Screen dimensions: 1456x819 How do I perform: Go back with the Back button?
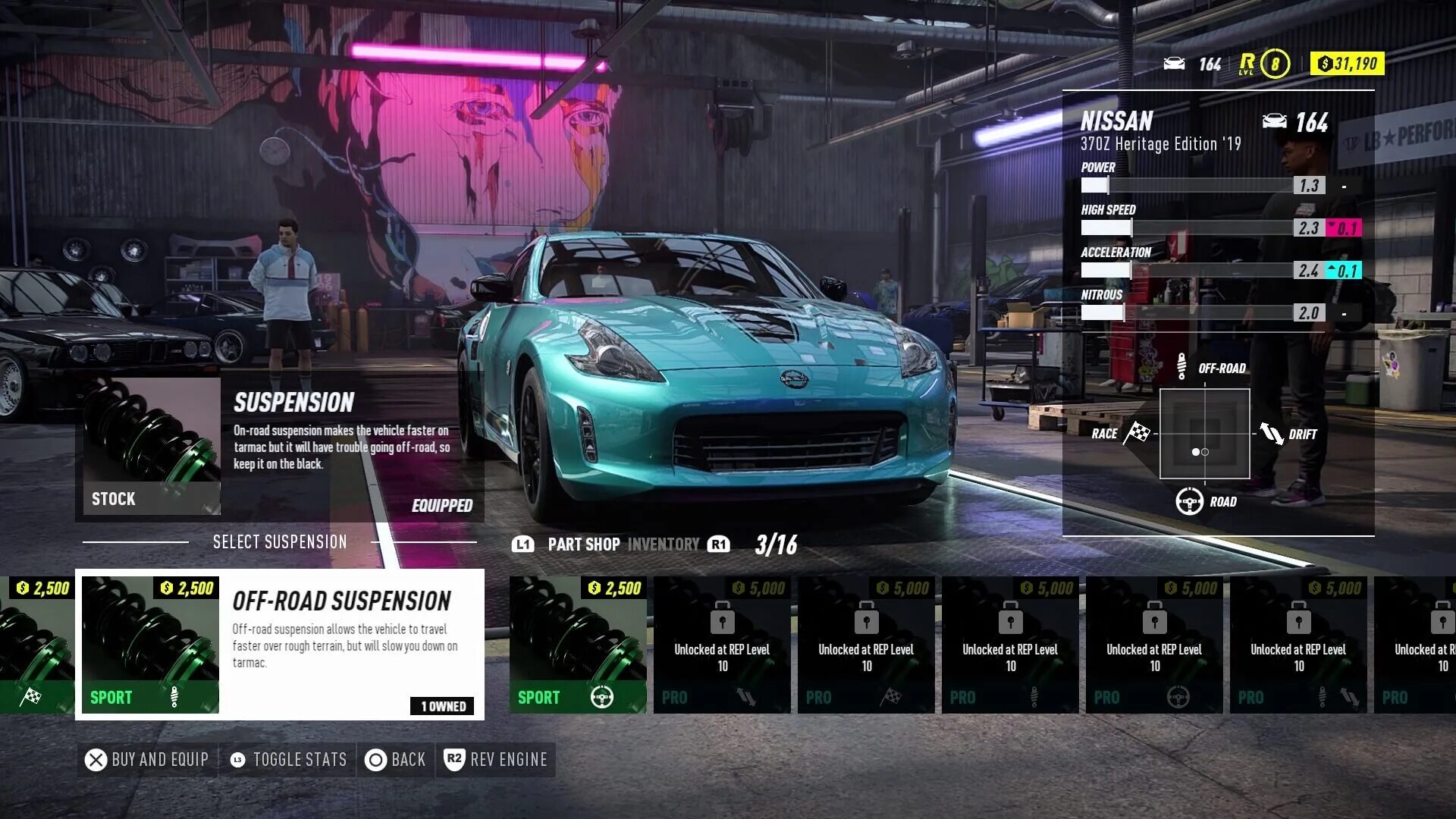[396, 760]
